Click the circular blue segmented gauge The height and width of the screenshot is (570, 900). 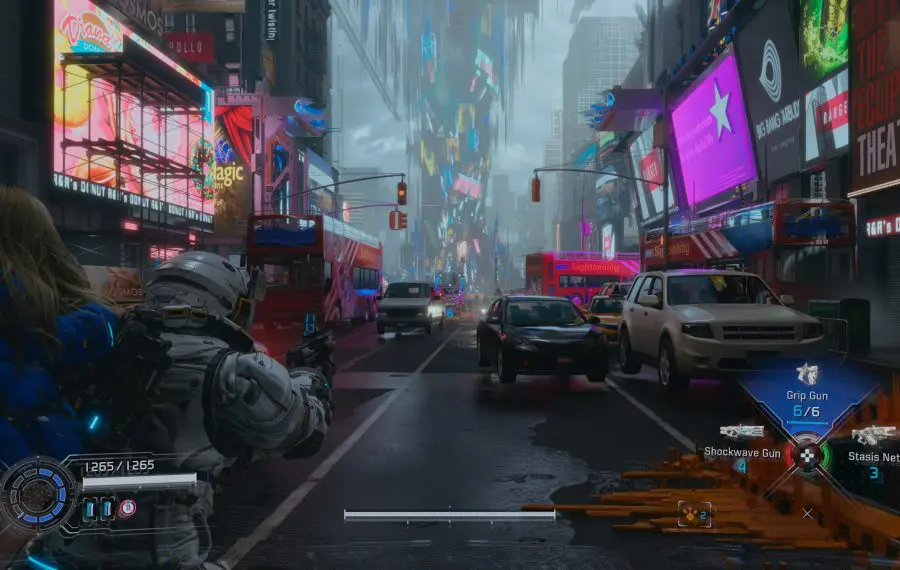(x=37, y=494)
